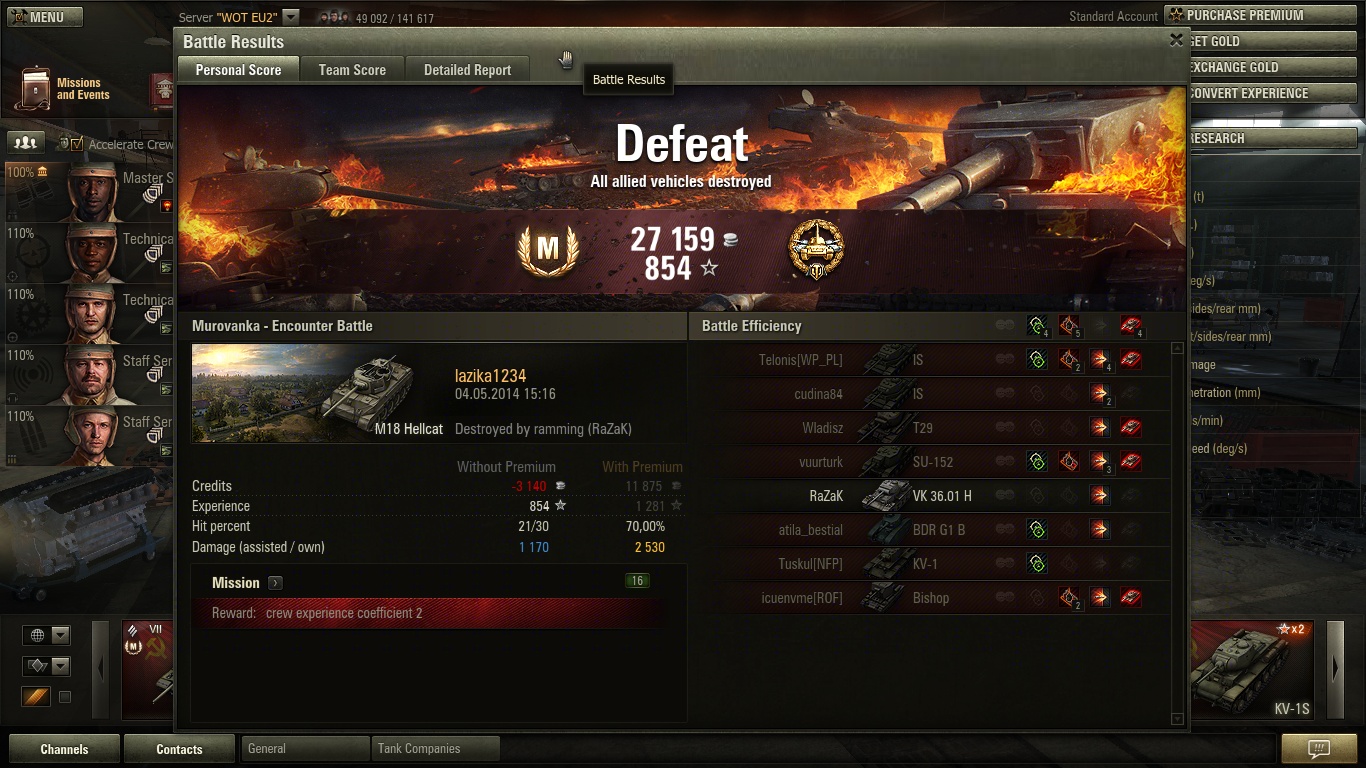
Task: Open the Contacts list
Action: coord(179,749)
